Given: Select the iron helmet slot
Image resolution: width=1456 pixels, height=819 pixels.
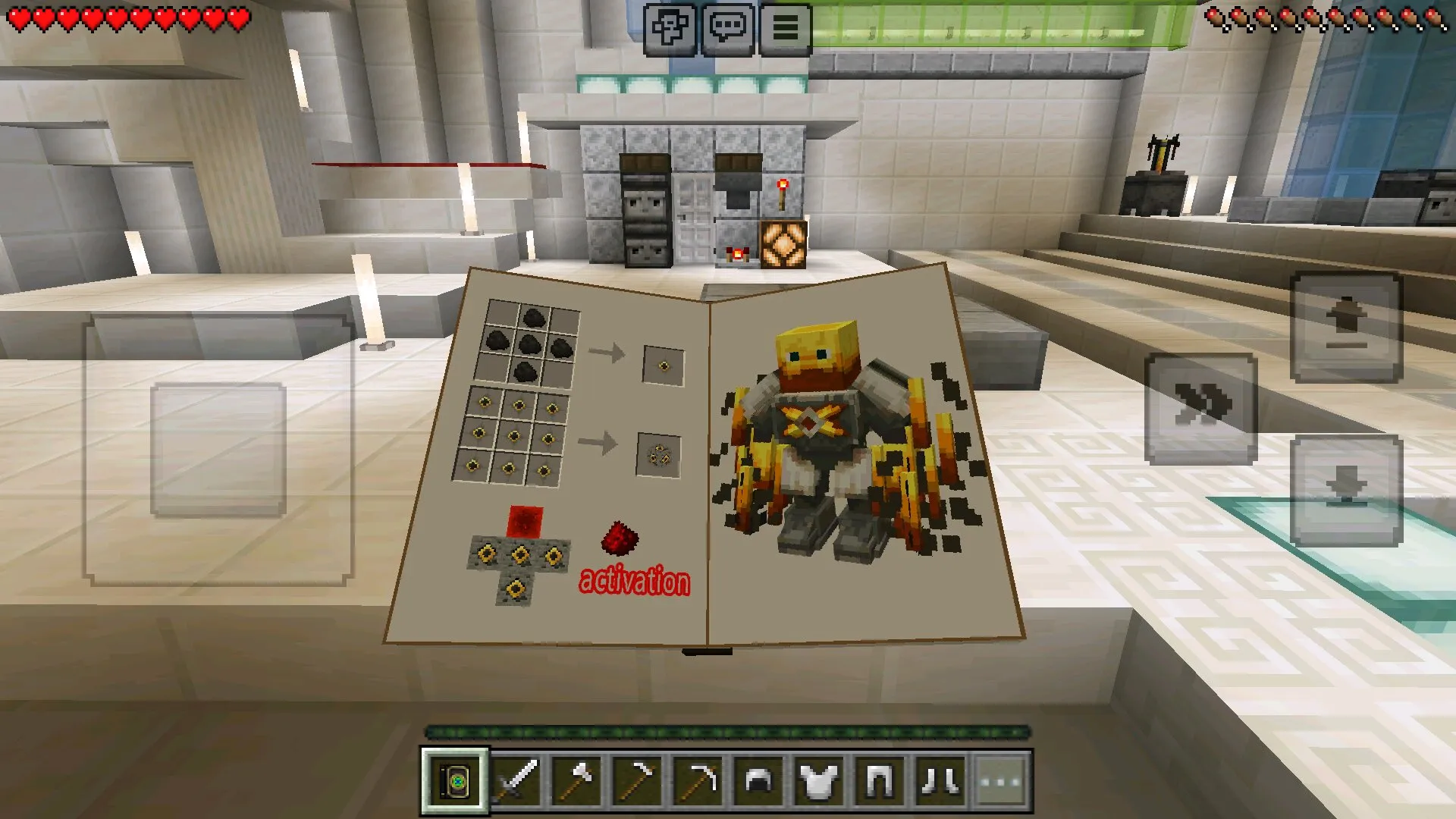Looking at the screenshot, I should tap(759, 780).
